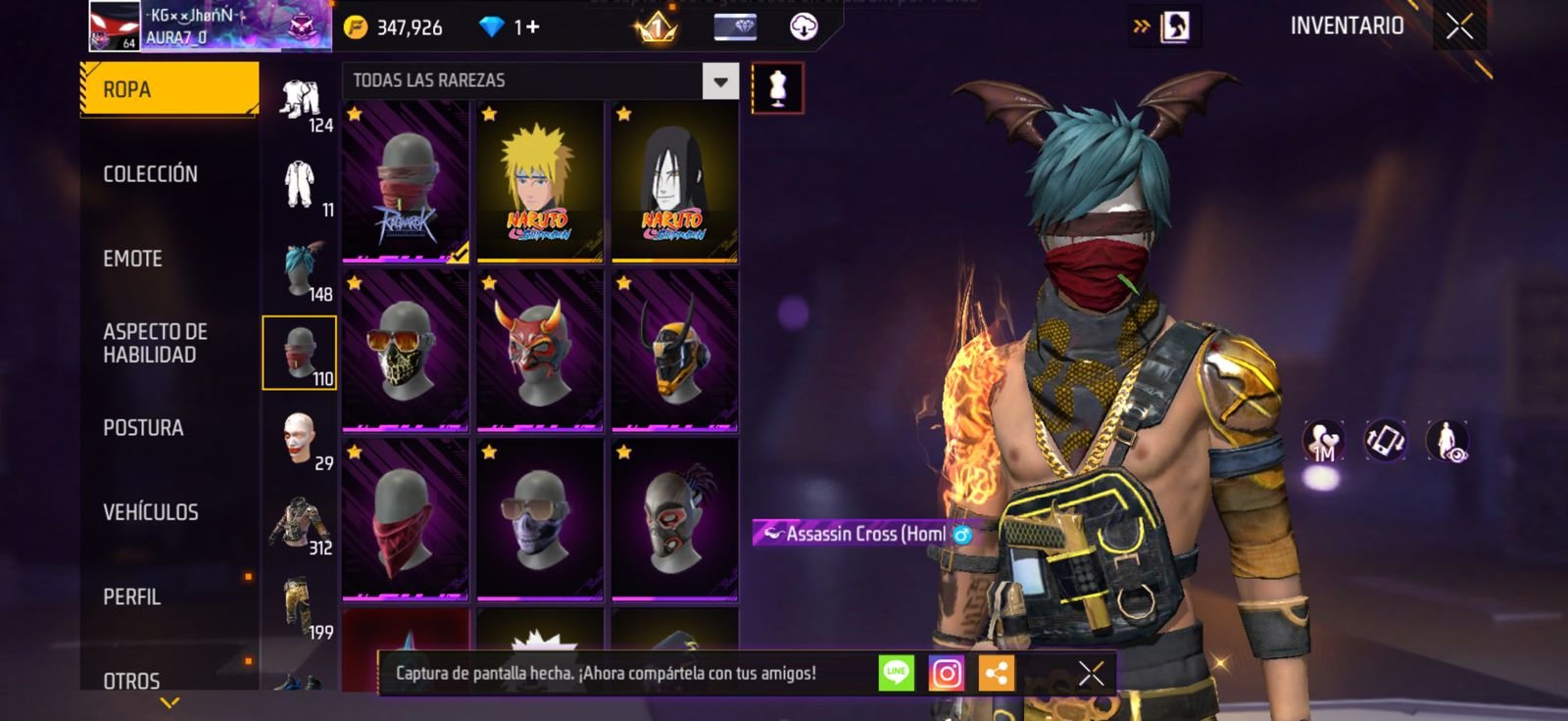Select the red horned oni mask
Image resolution: width=1568 pixels, height=721 pixels.
coord(539,351)
